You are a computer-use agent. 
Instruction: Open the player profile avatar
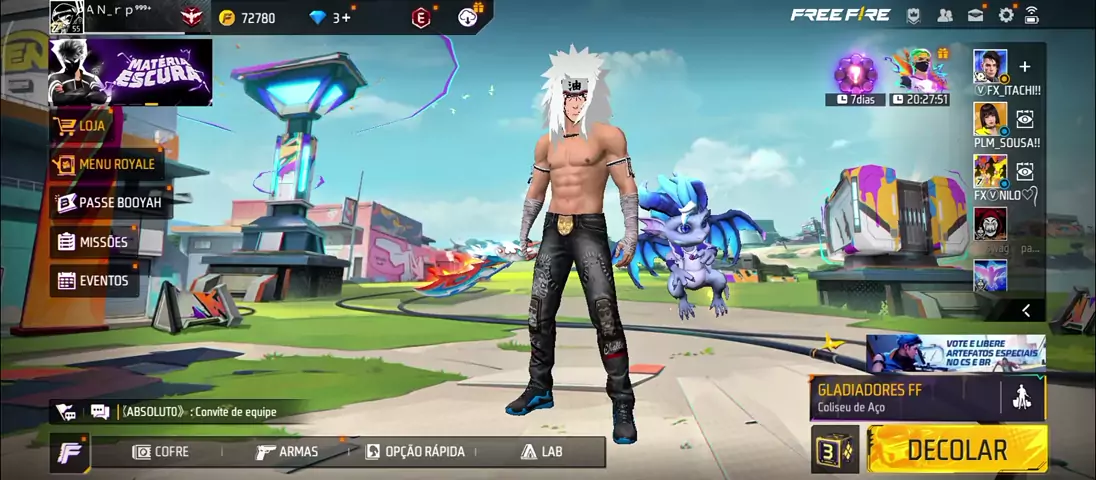[67, 17]
